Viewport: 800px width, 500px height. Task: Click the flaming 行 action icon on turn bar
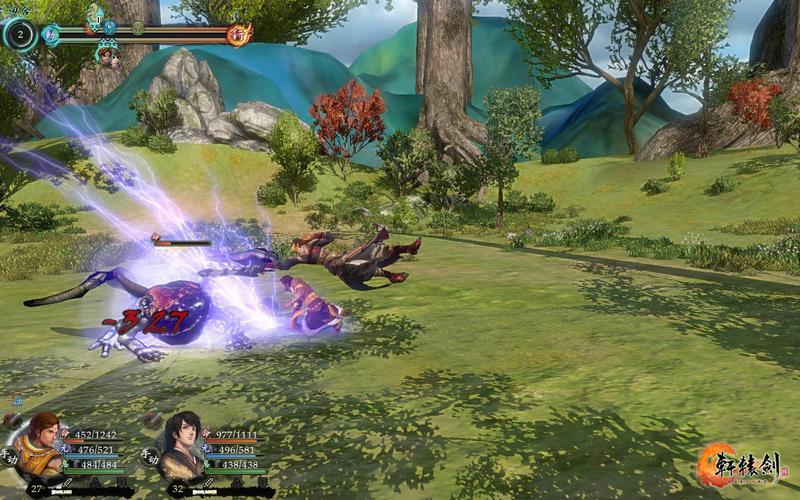pos(239,35)
